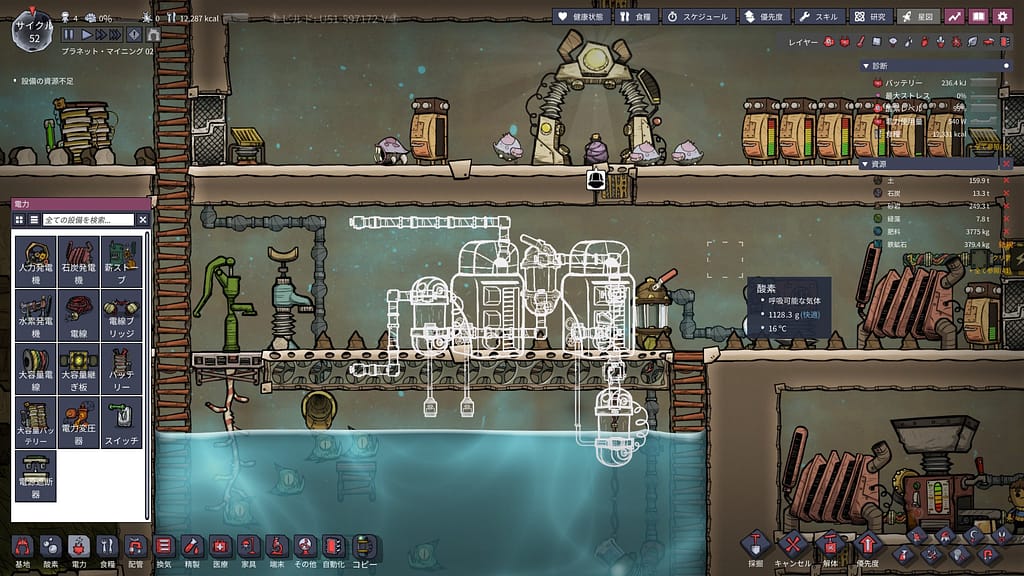The image size is (1024, 576).
Task: Open the スキル (Skills) screen
Action: (x=818, y=17)
